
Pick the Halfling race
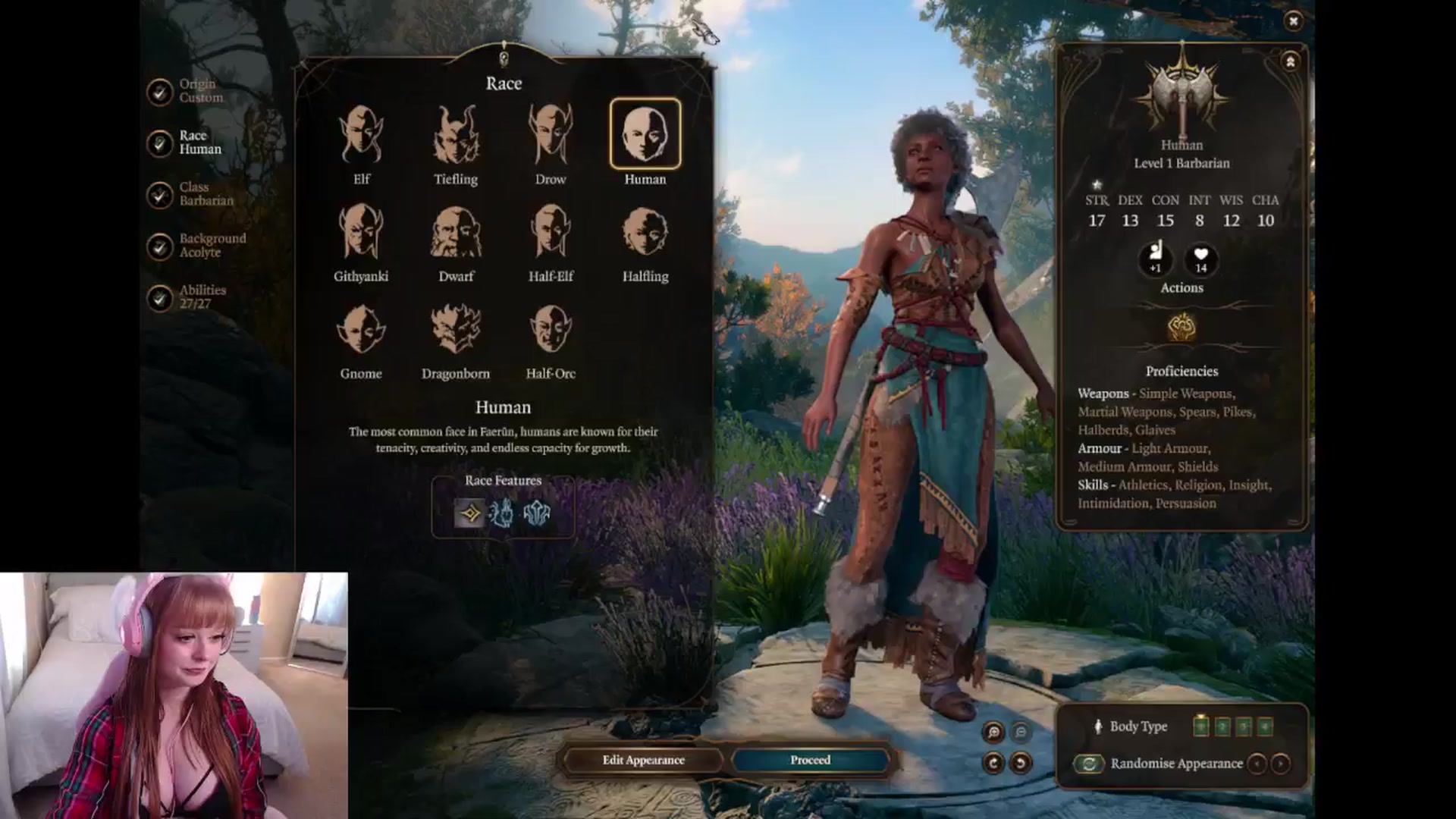tap(645, 233)
